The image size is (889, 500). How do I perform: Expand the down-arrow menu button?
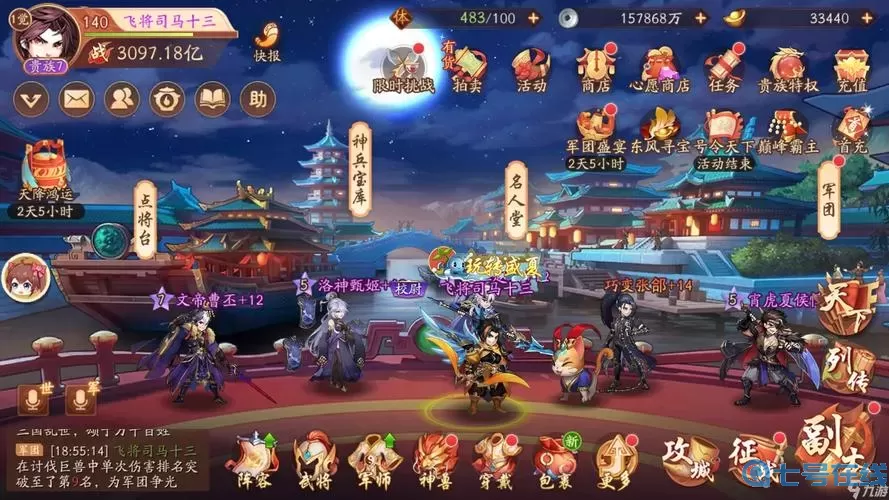point(32,98)
